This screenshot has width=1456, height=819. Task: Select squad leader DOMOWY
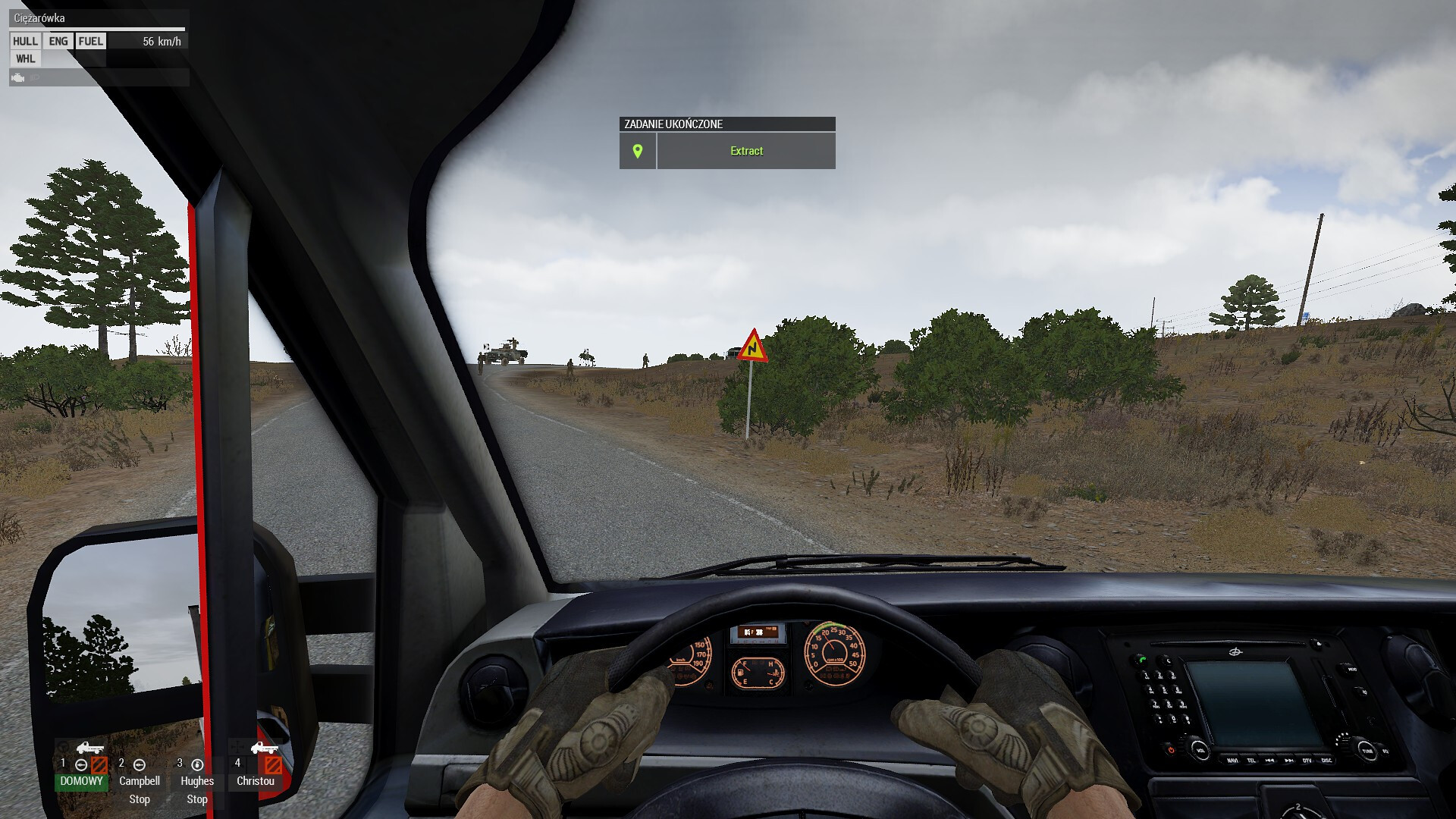(x=81, y=780)
